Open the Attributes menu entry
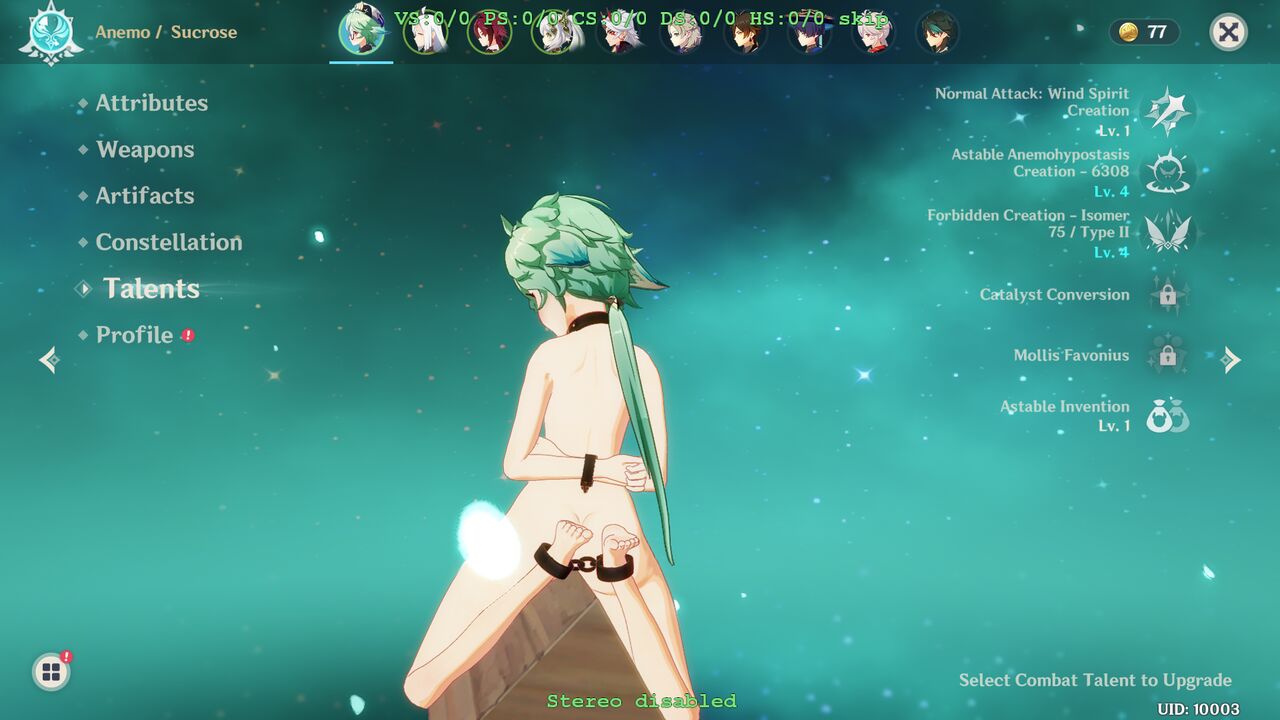 tap(151, 103)
